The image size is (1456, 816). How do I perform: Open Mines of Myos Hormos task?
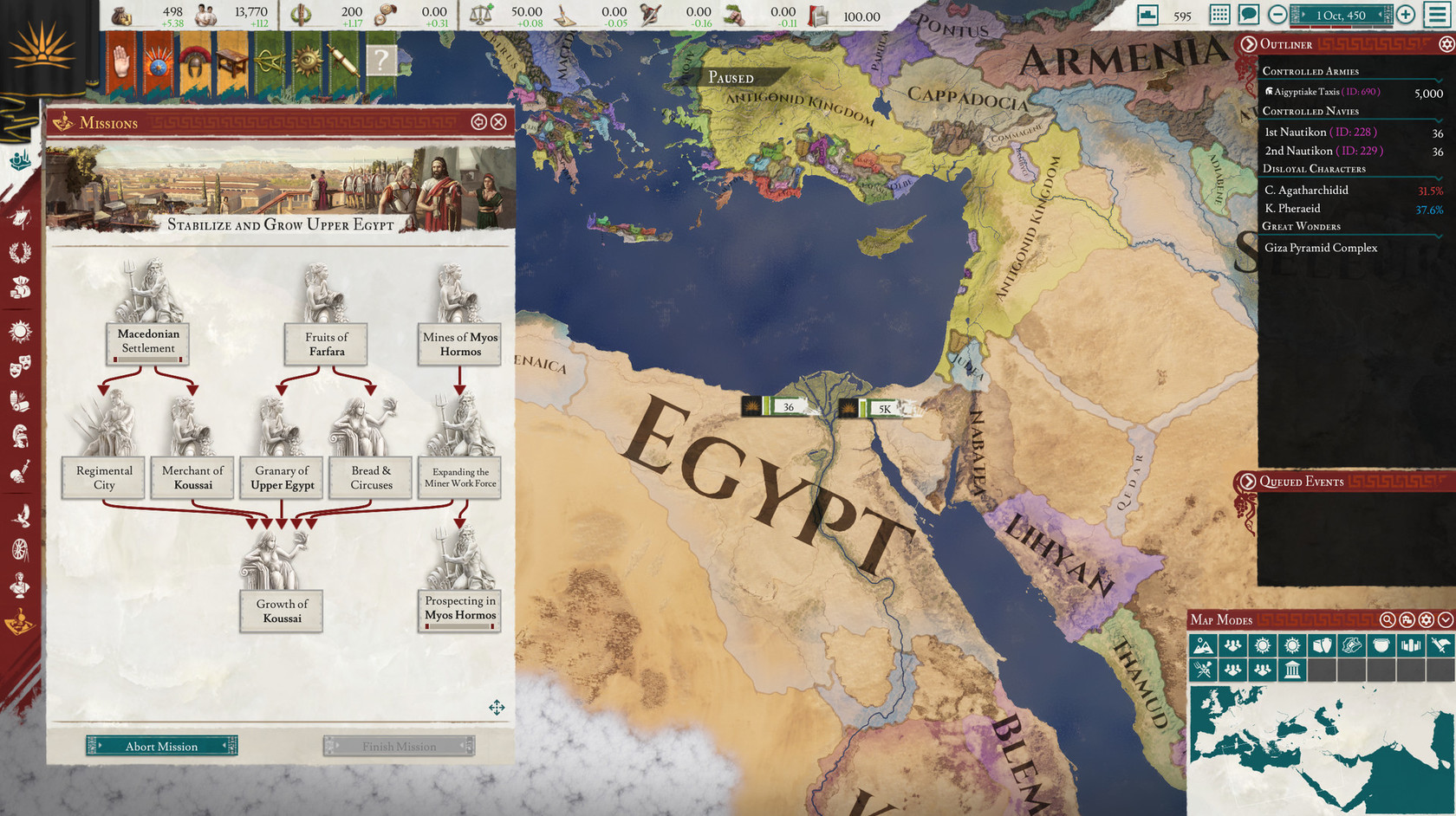(x=460, y=344)
